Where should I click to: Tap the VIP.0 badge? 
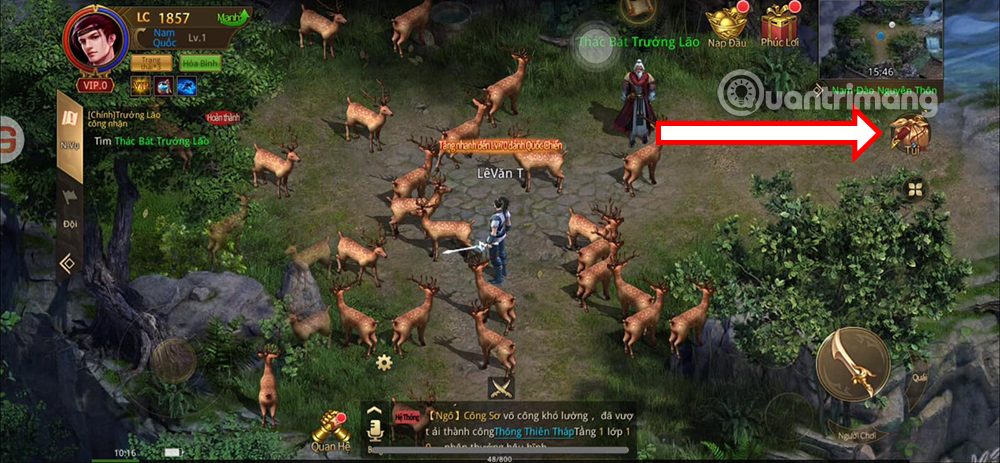coord(95,86)
